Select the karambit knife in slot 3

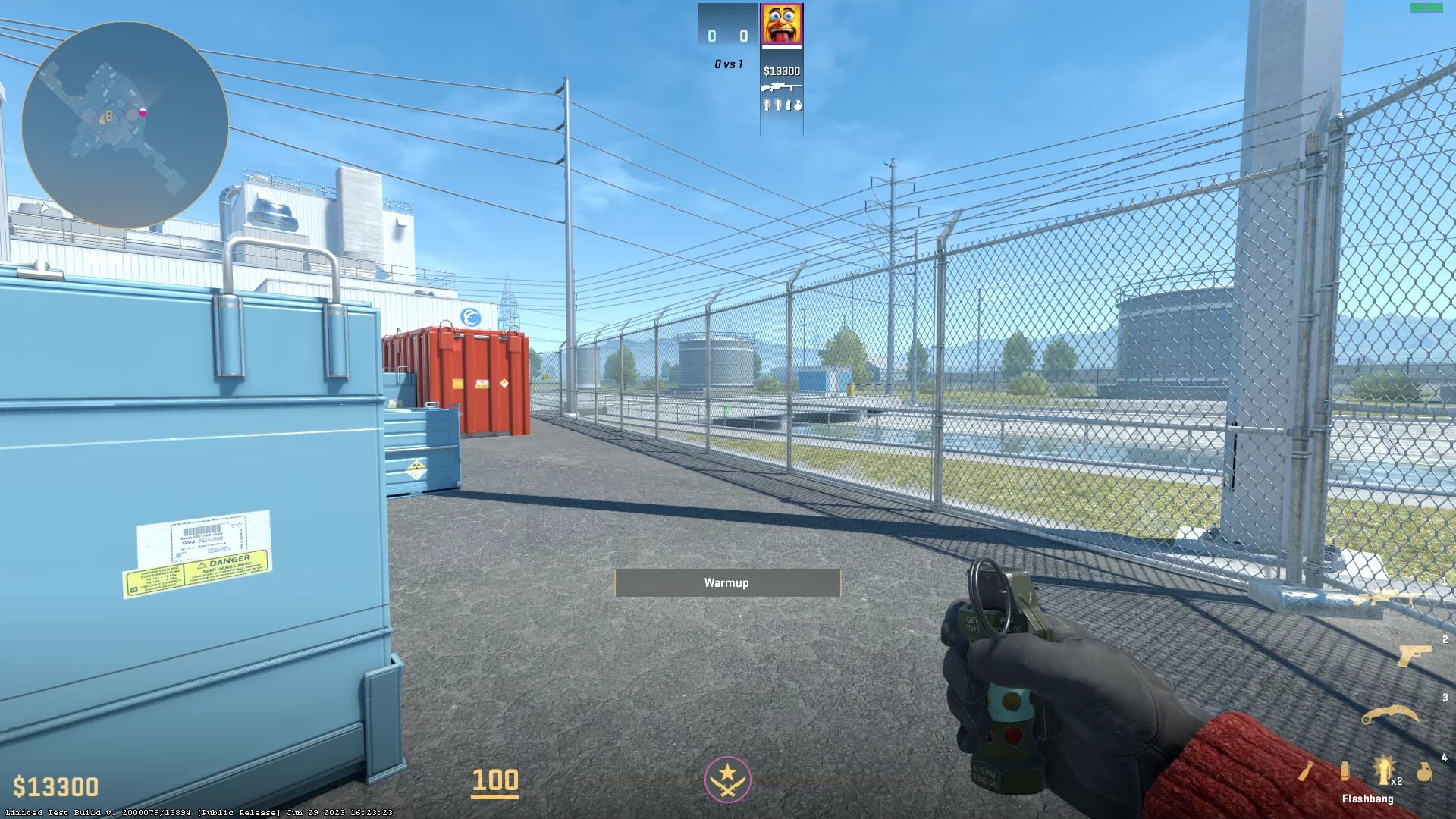click(x=1390, y=714)
